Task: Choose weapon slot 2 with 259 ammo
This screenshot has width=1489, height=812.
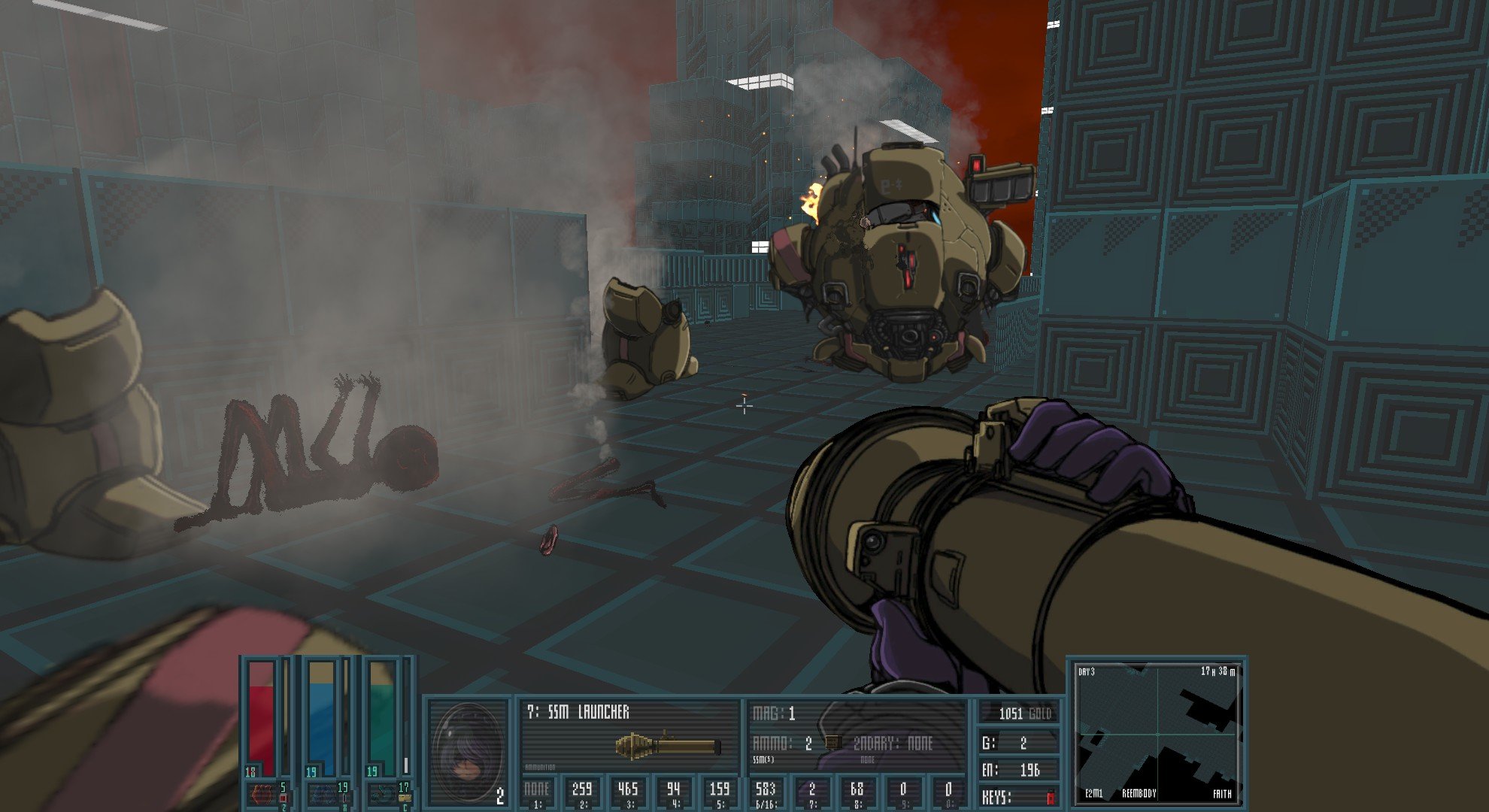Action: (x=582, y=793)
